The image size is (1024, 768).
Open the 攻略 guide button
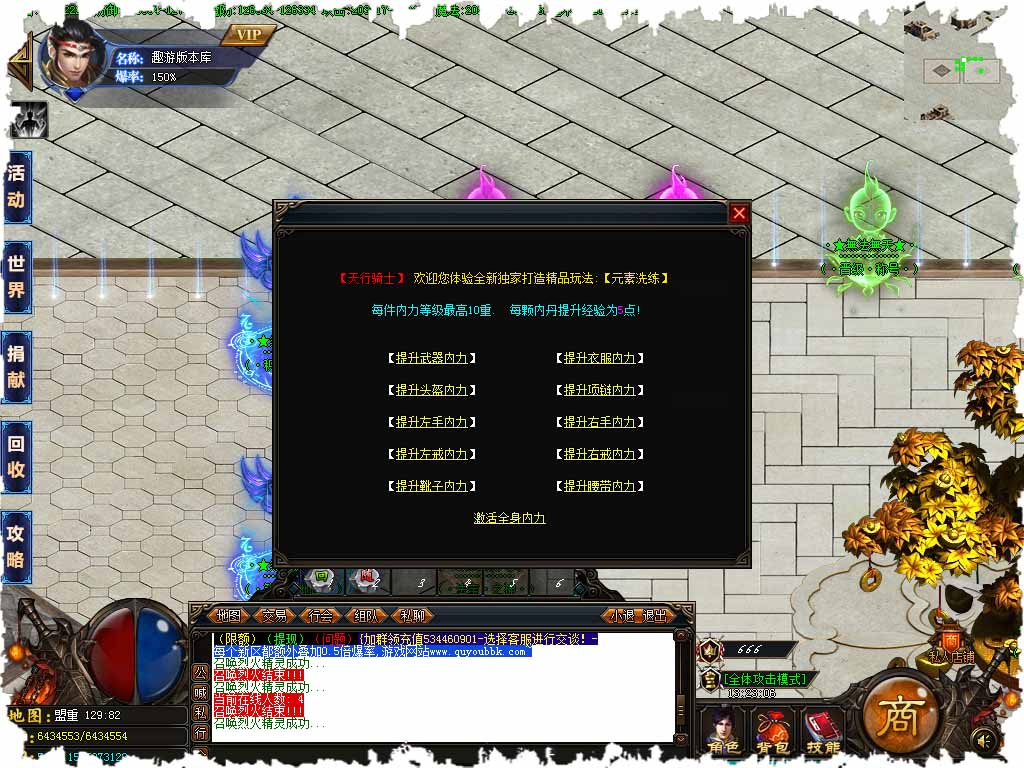[16, 546]
